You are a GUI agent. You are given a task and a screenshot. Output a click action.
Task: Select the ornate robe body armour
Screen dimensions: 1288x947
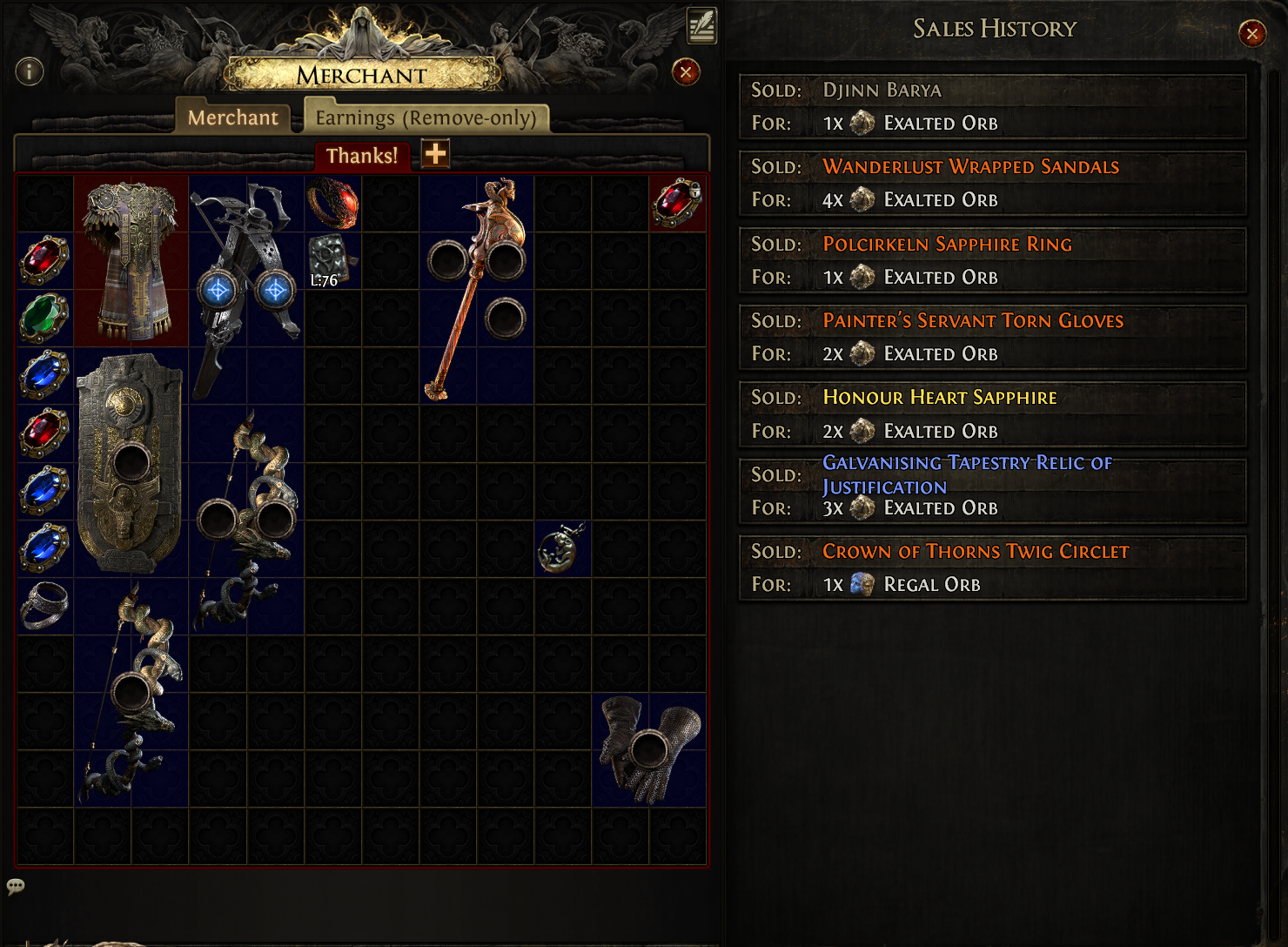click(131, 260)
